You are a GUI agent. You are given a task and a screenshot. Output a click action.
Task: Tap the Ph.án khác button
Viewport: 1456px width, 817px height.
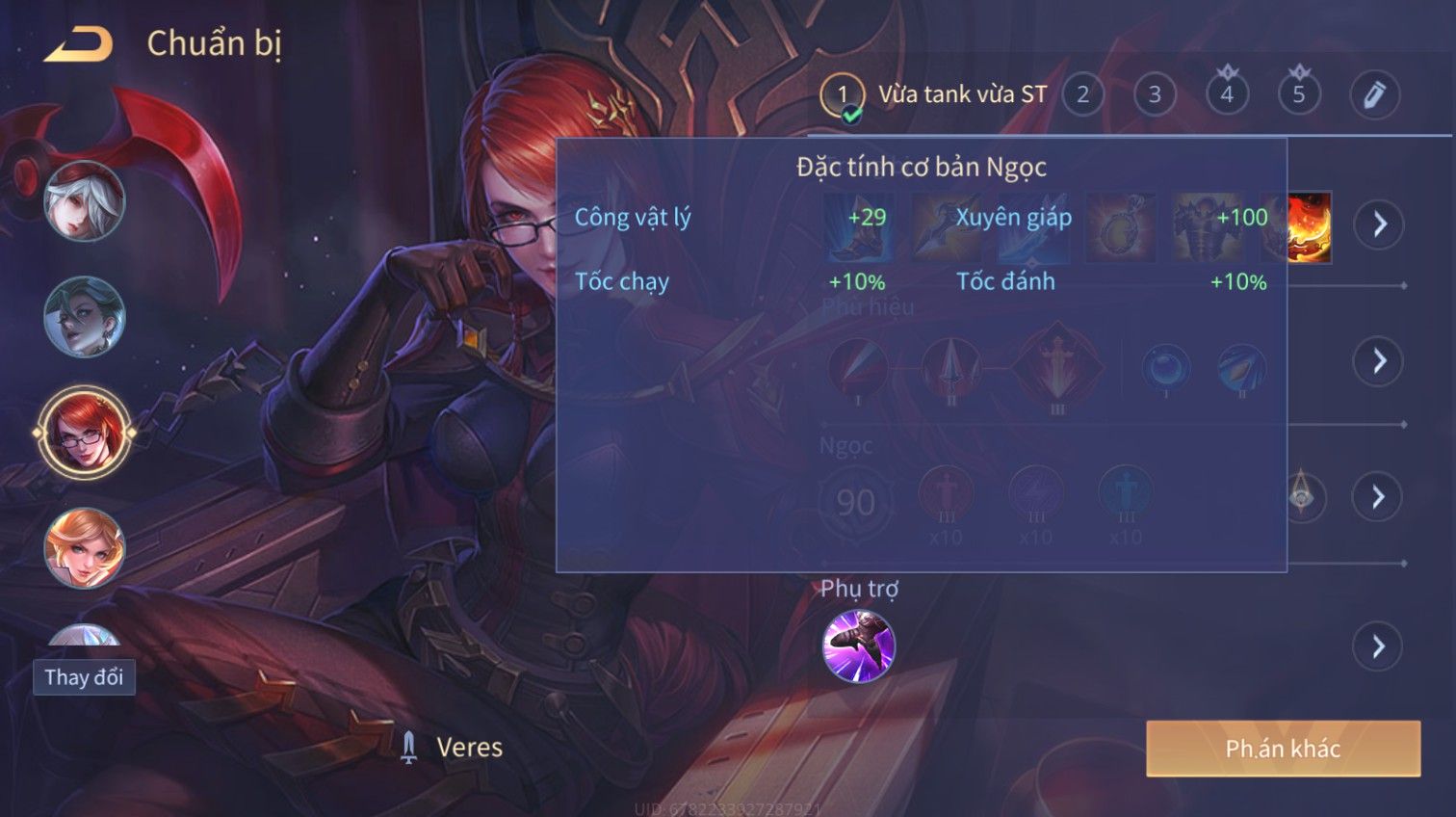click(1283, 749)
